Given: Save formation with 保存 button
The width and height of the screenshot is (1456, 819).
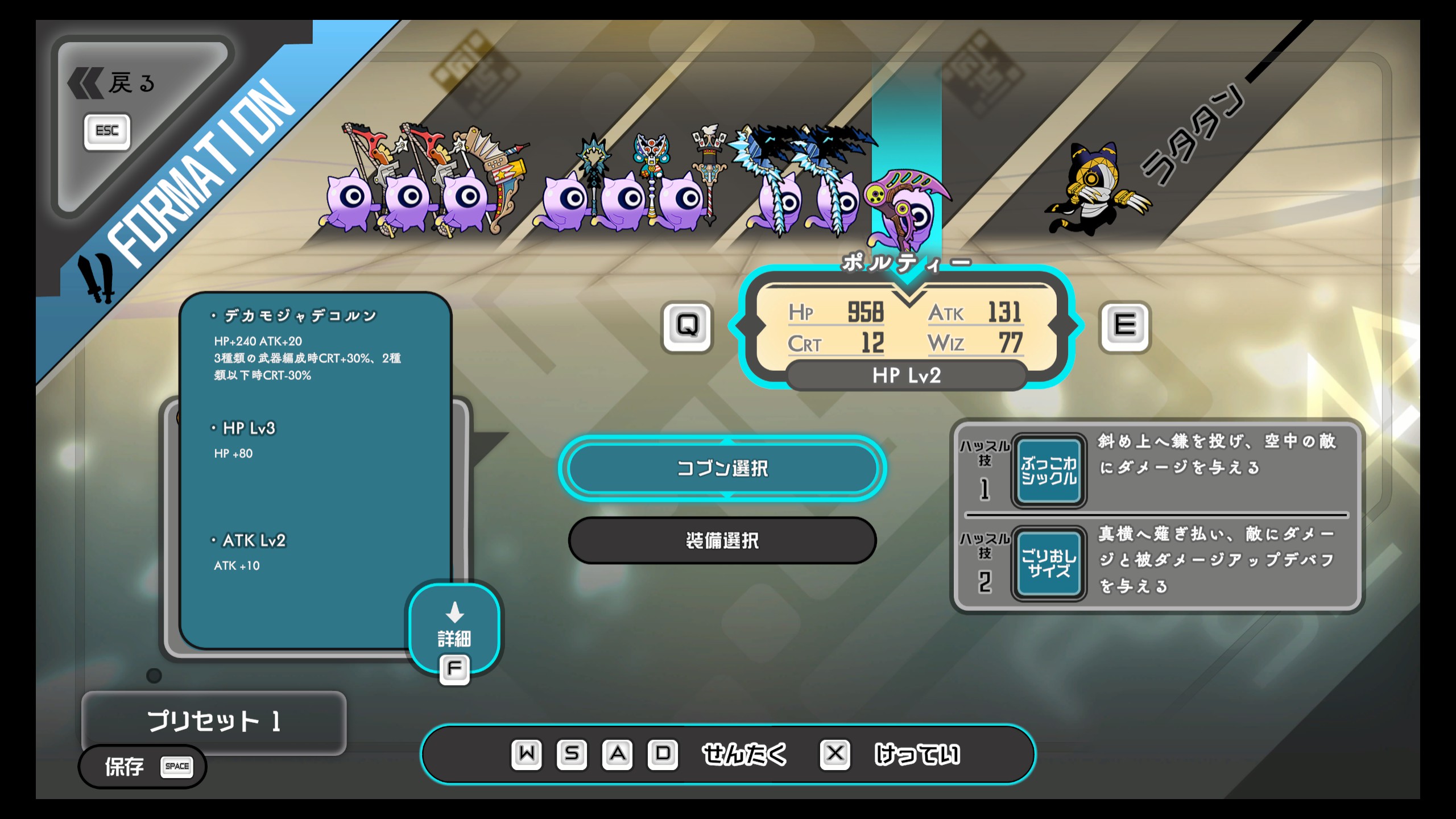Looking at the screenshot, I should click(x=142, y=767).
